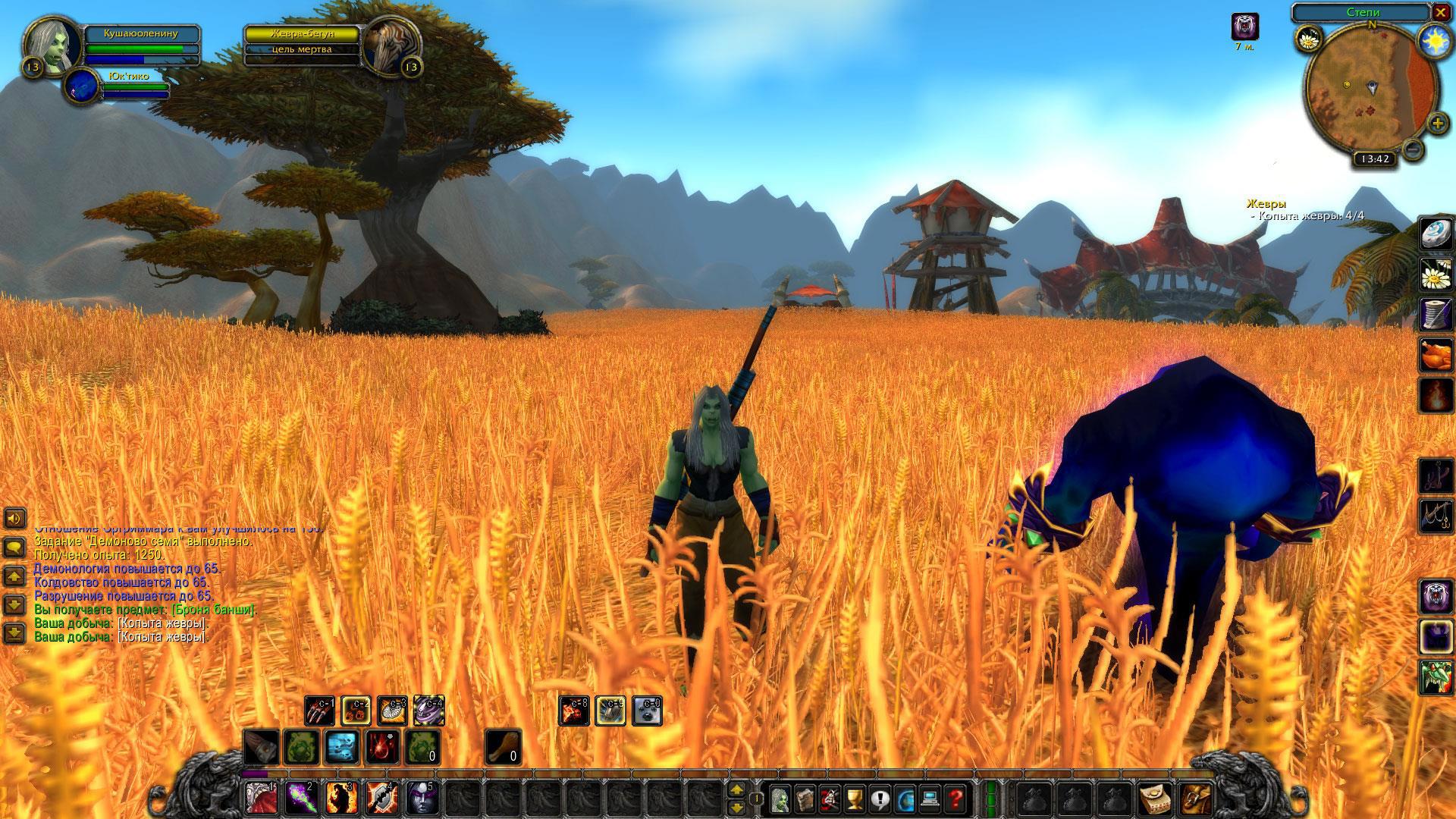1456x819 pixels.
Task: Use the roasted chicken food item
Action: (1435, 355)
